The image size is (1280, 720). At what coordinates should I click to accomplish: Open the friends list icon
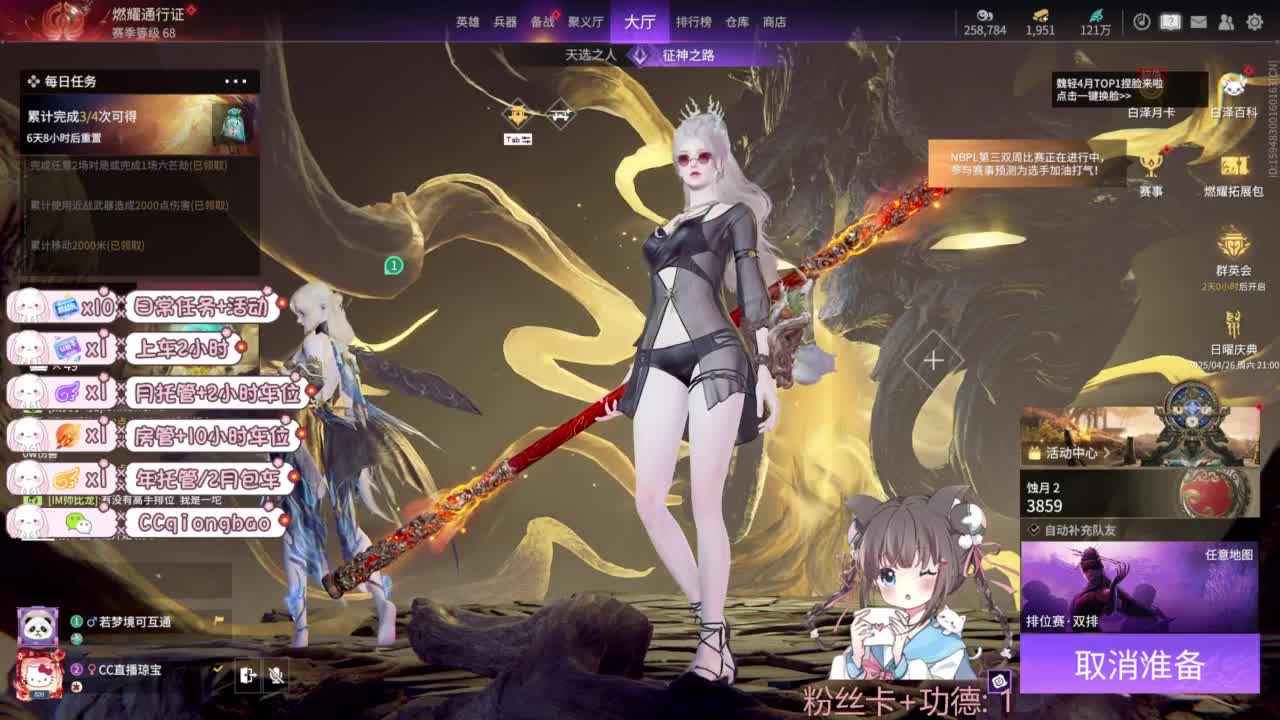tap(1226, 20)
